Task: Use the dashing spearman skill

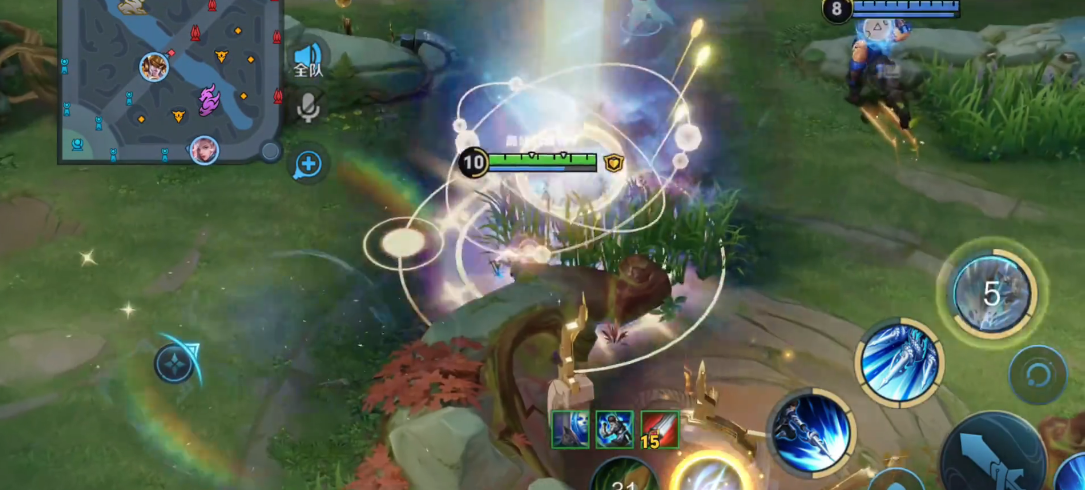Action: click(810, 433)
